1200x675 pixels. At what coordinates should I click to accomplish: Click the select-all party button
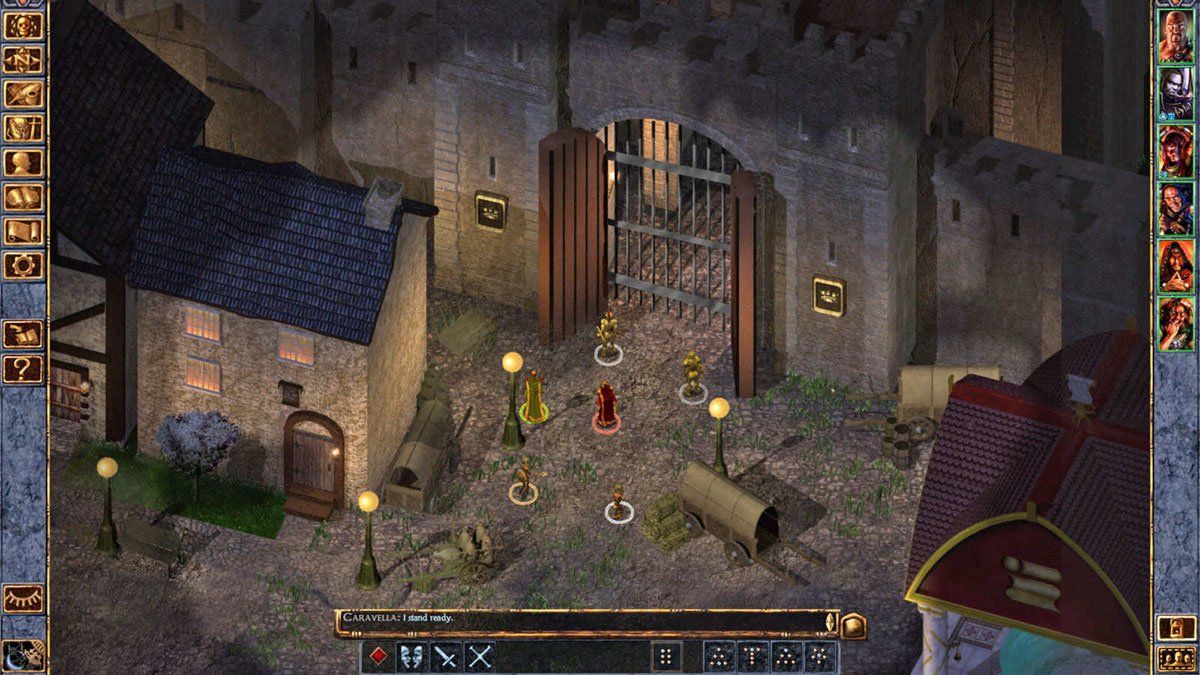pyautogui.click(x=1175, y=658)
